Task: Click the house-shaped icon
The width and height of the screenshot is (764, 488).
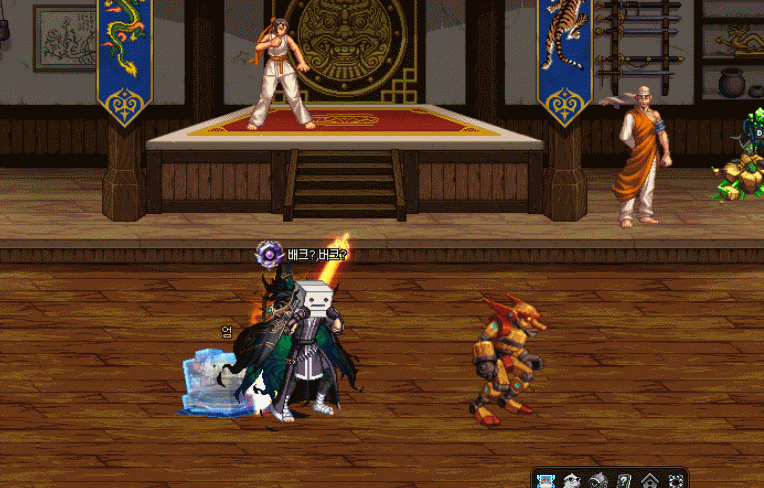Action: [x=650, y=481]
